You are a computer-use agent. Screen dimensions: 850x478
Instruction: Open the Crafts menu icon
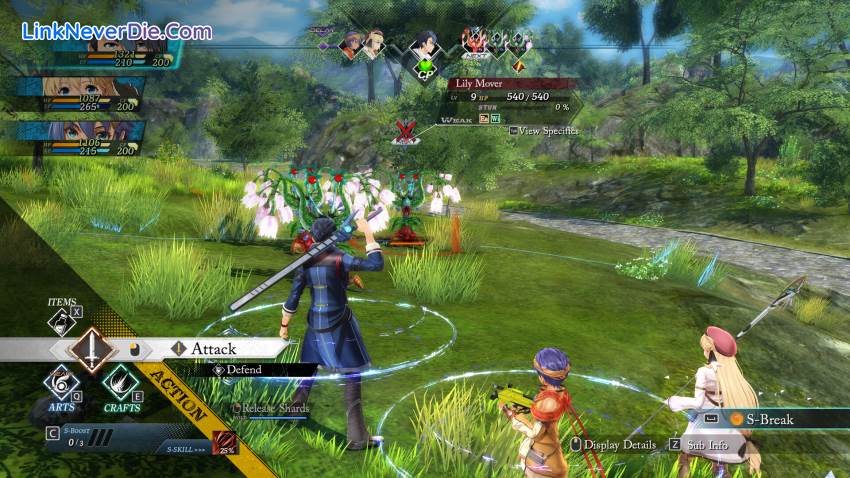pos(121,383)
